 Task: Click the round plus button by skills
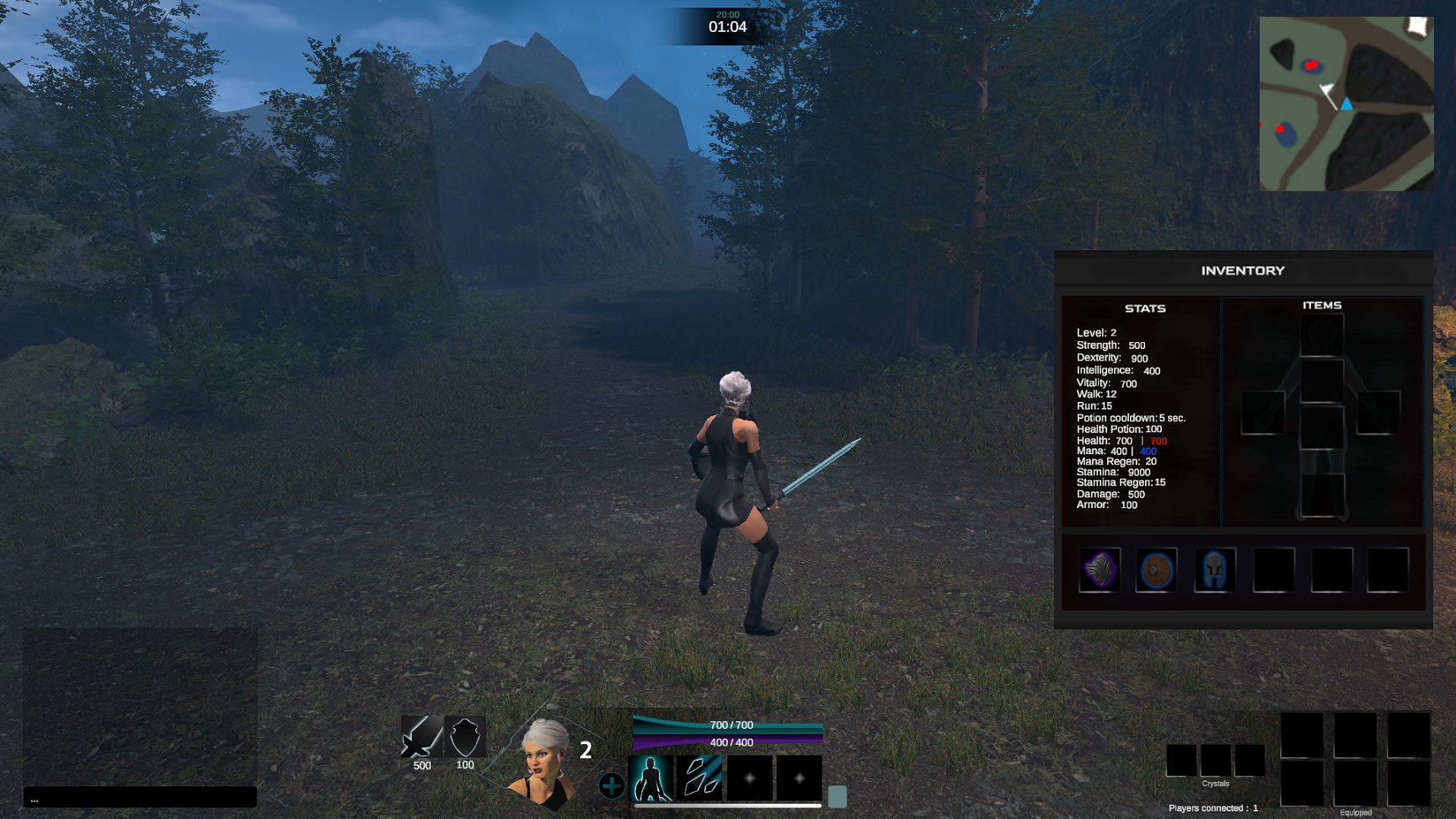click(611, 785)
